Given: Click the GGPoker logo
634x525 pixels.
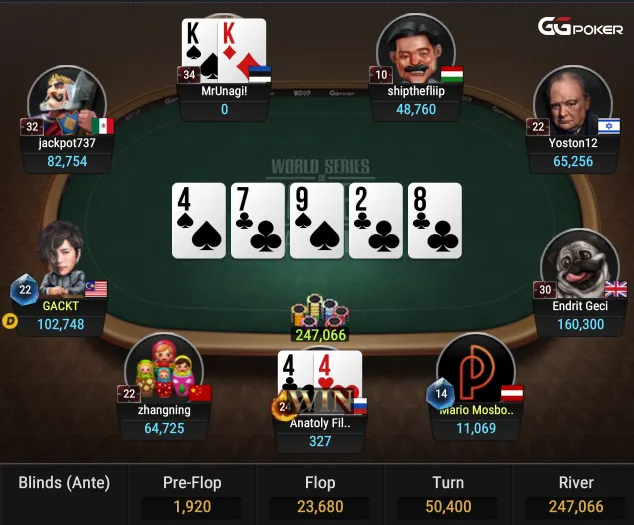Looking at the screenshot, I should tap(580, 27).
